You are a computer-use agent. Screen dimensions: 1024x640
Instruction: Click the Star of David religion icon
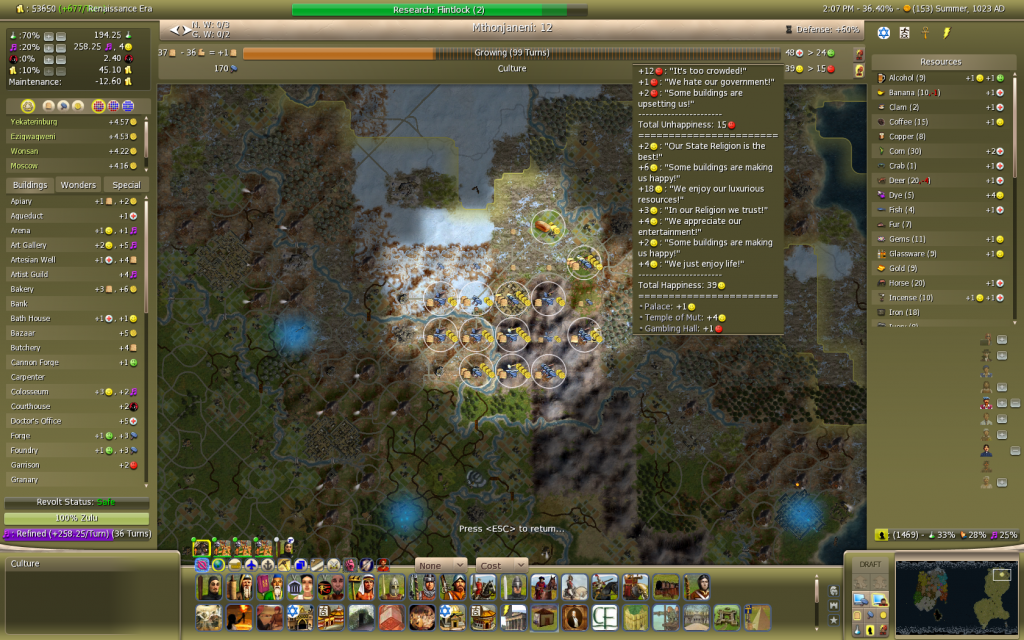(883, 33)
